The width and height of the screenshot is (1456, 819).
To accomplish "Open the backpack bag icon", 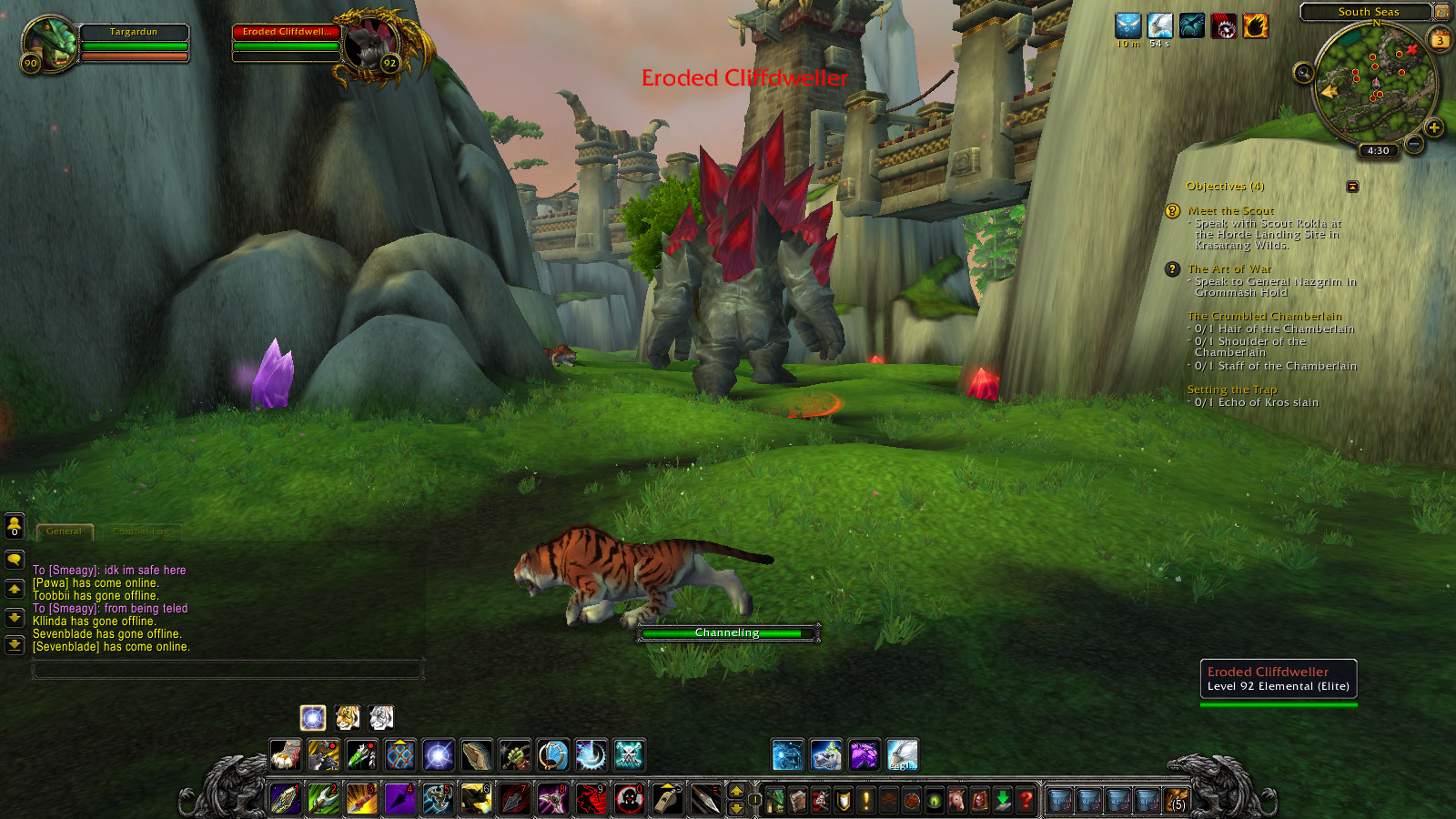I will coord(1175,801).
